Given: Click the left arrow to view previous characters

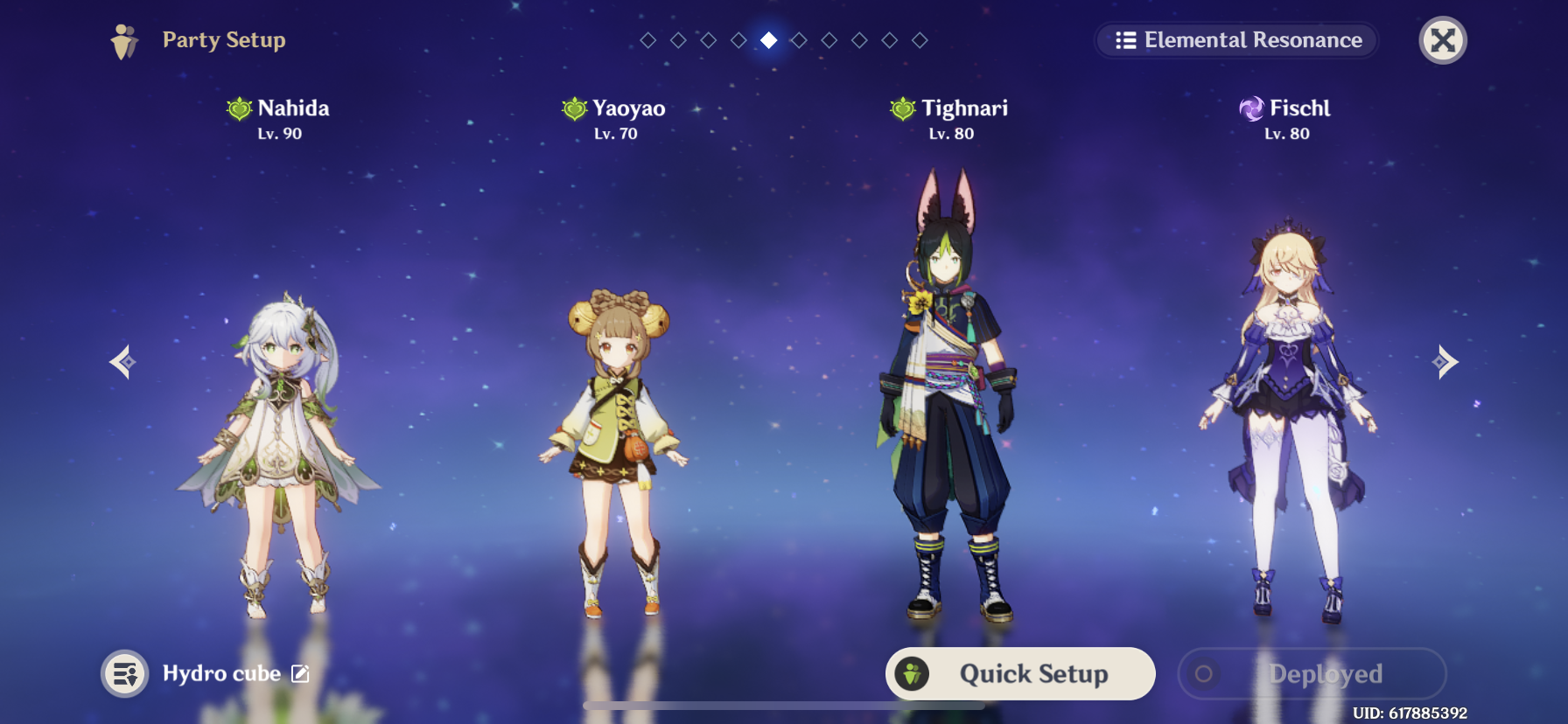Looking at the screenshot, I should [122, 362].
